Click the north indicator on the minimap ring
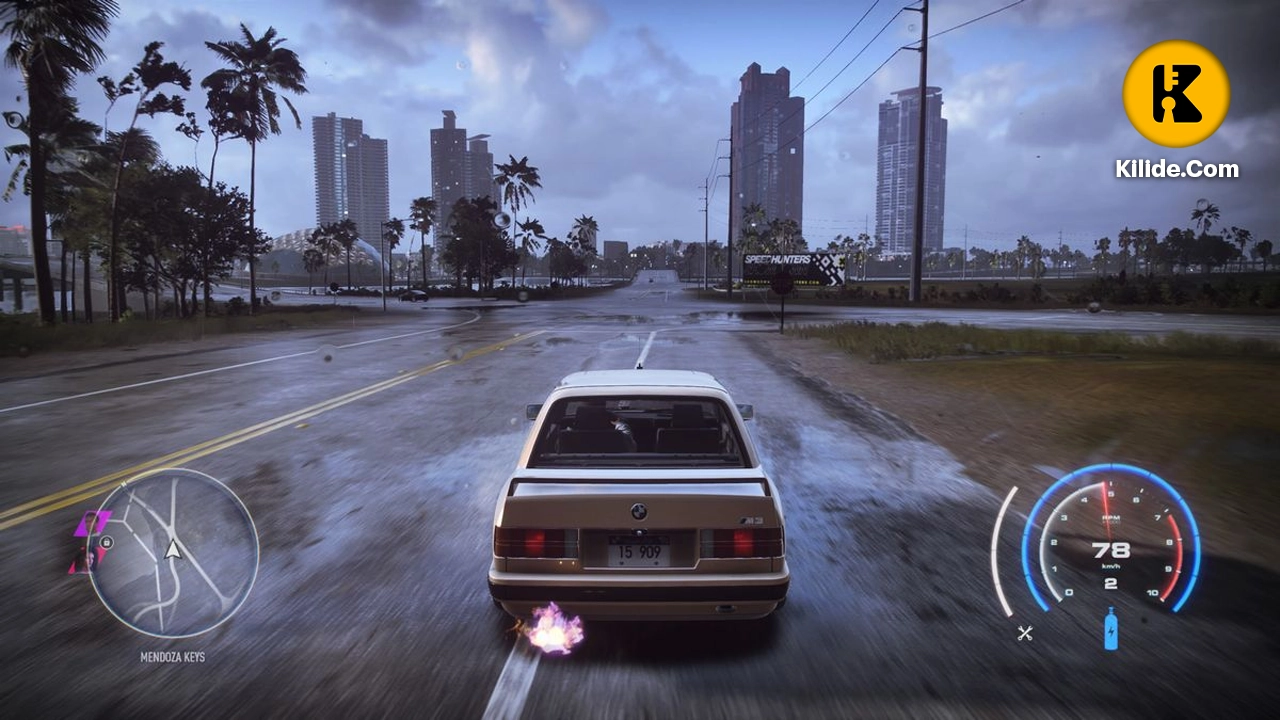This screenshot has height=720, width=1280. pos(124,483)
